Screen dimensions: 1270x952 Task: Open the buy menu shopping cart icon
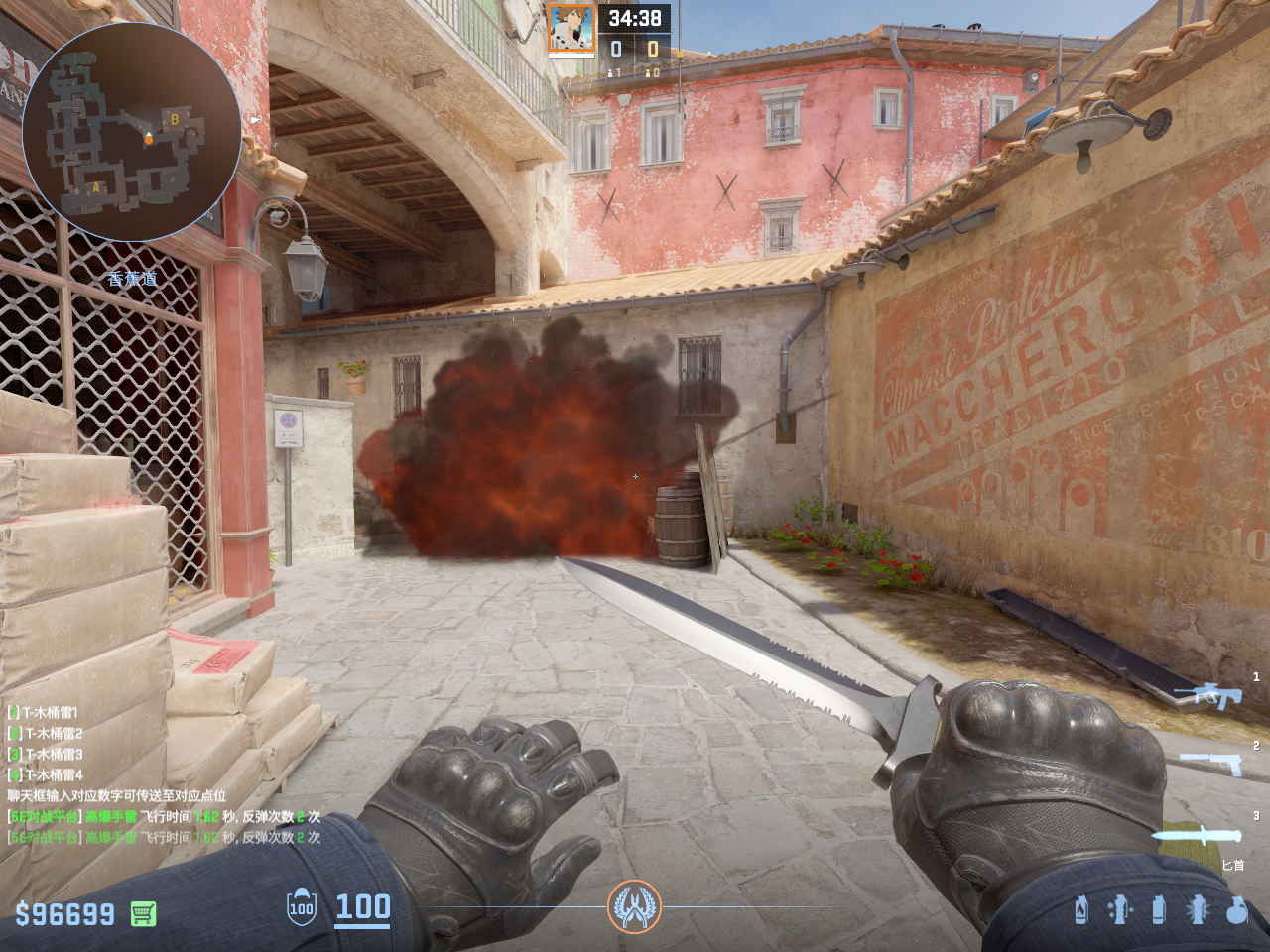point(143,913)
